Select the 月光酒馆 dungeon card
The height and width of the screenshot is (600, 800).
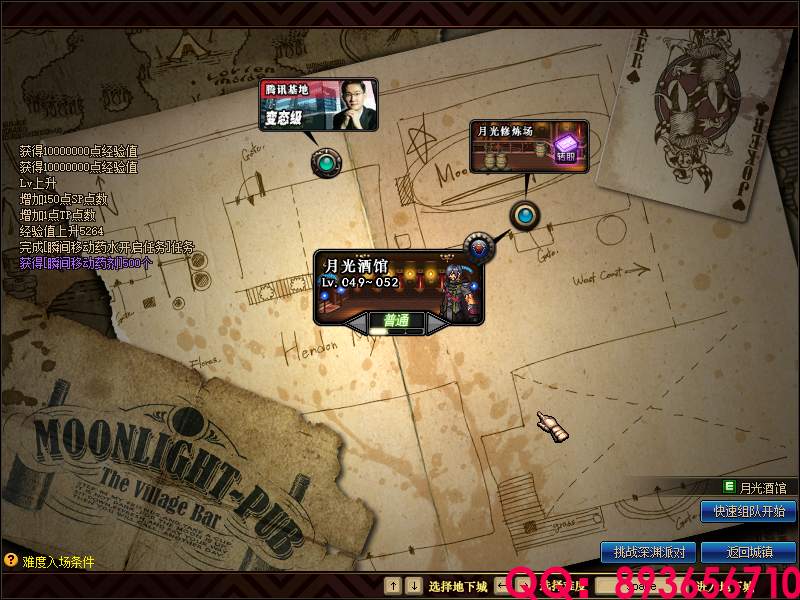398,285
